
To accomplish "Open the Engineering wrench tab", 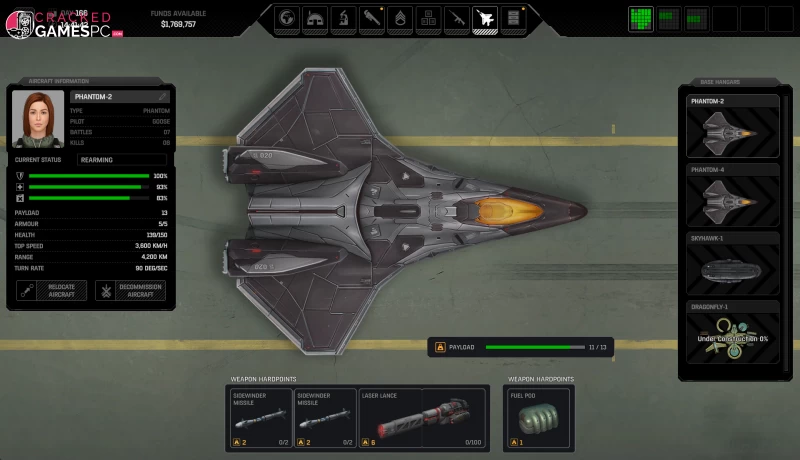I will pyautogui.click(x=372, y=18).
